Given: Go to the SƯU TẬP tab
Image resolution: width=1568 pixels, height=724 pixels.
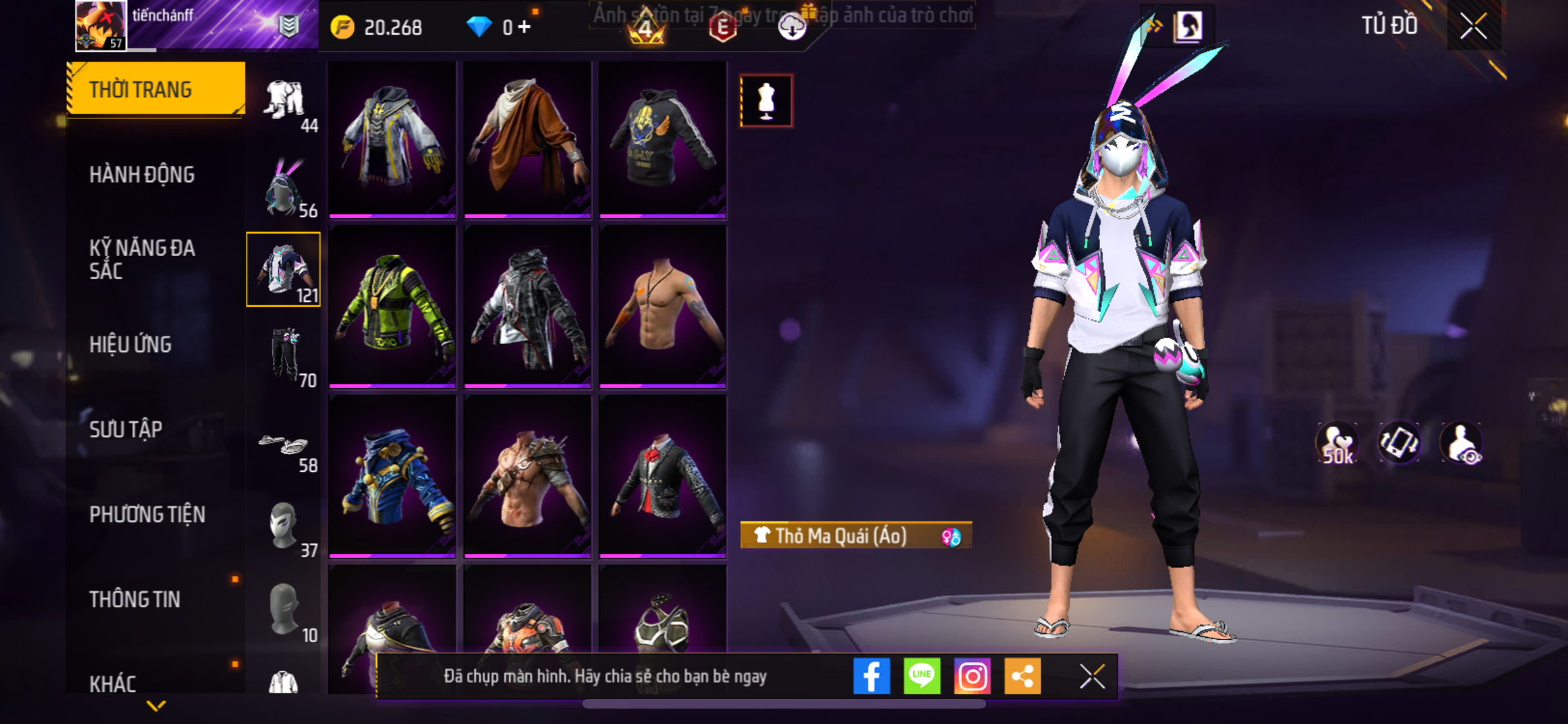Looking at the screenshot, I should [126, 429].
